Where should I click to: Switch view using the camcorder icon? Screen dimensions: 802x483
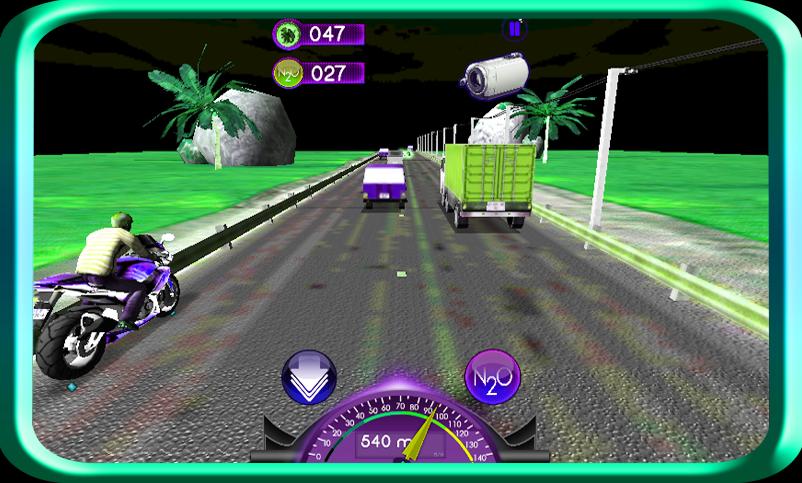point(495,72)
